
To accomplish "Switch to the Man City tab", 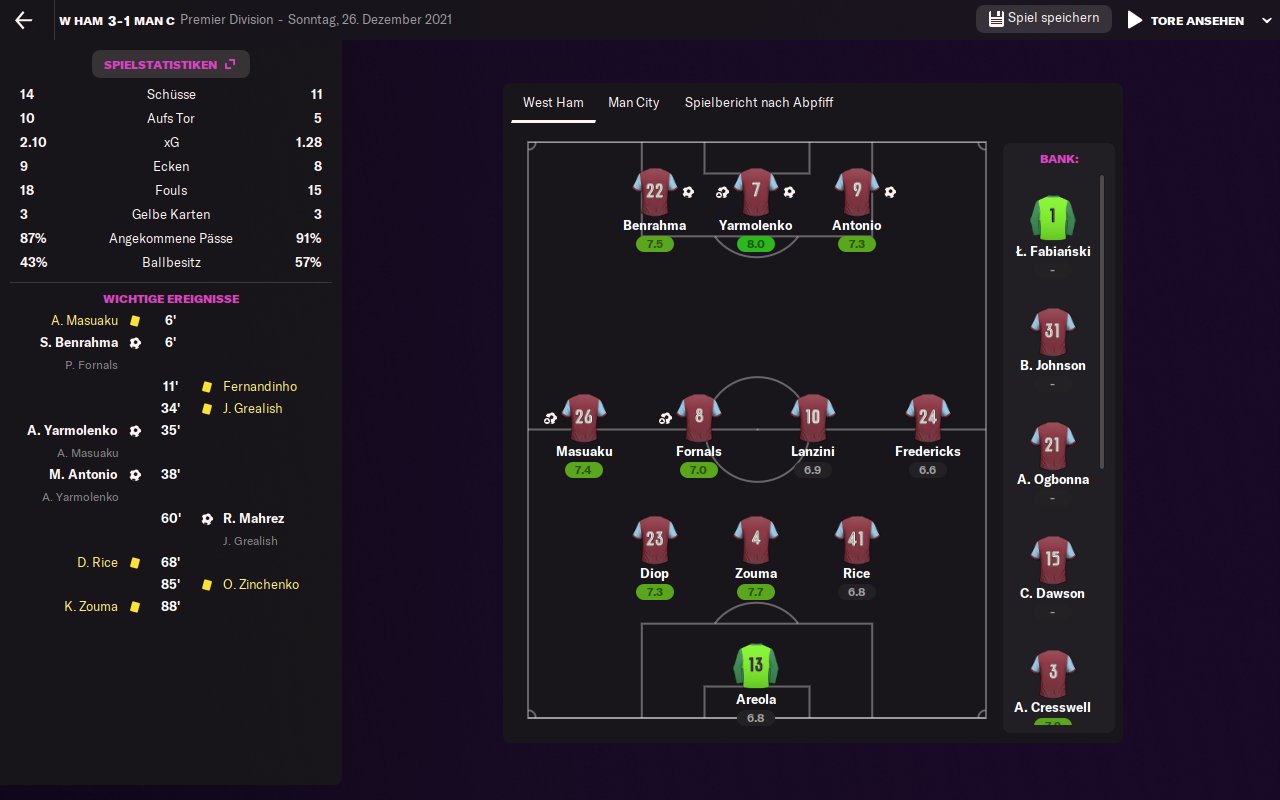I will (x=633, y=103).
